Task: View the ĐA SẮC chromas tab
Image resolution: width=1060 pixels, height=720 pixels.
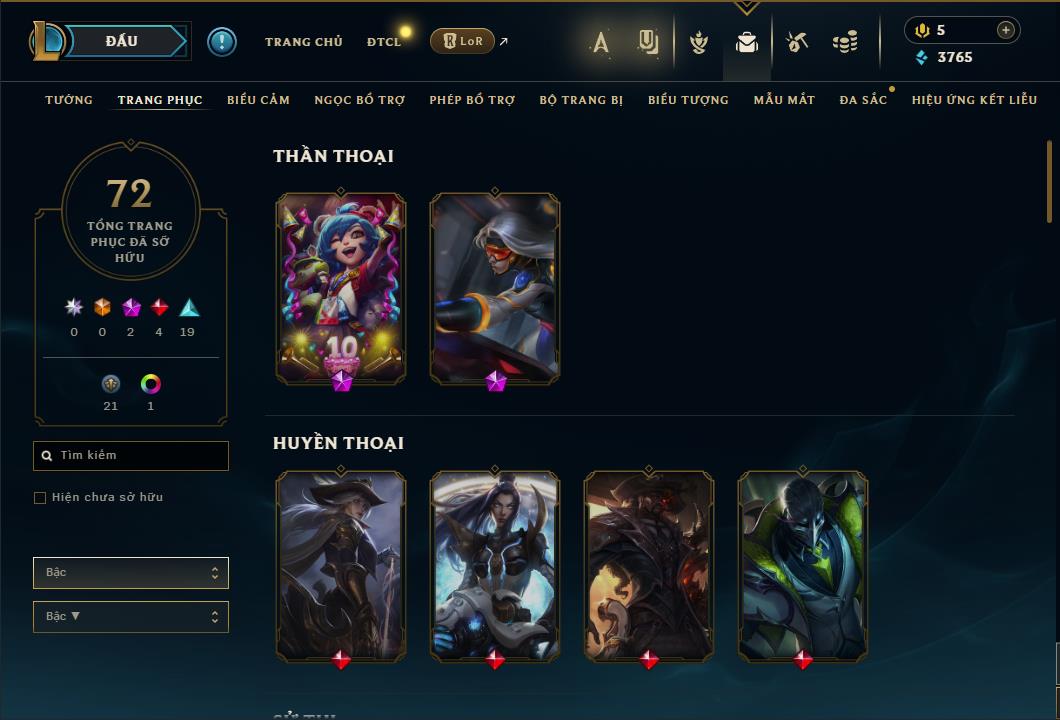Action: pos(863,100)
